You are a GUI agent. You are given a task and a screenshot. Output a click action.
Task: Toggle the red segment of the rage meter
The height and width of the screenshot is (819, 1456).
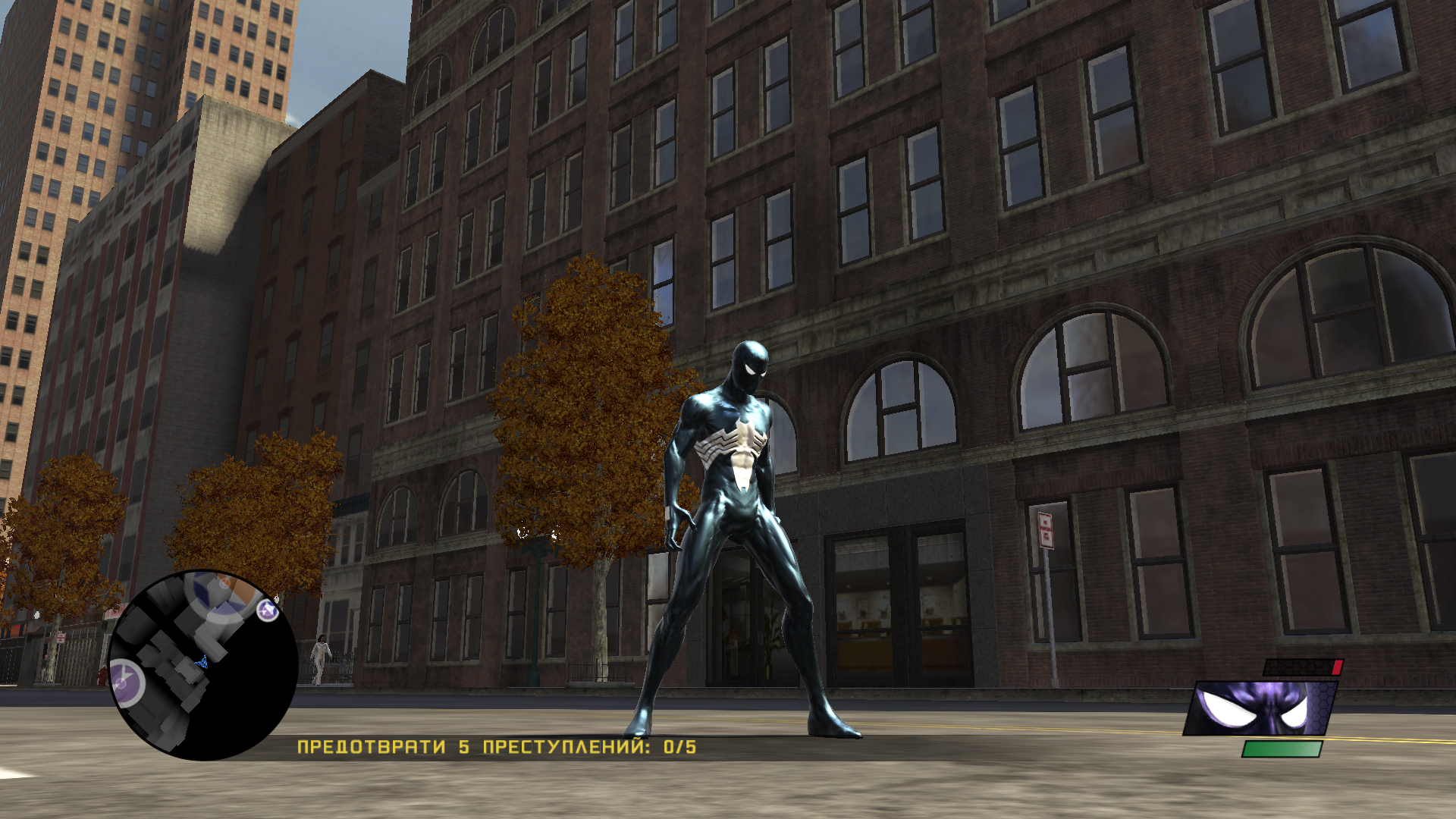tap(1337, 667)
